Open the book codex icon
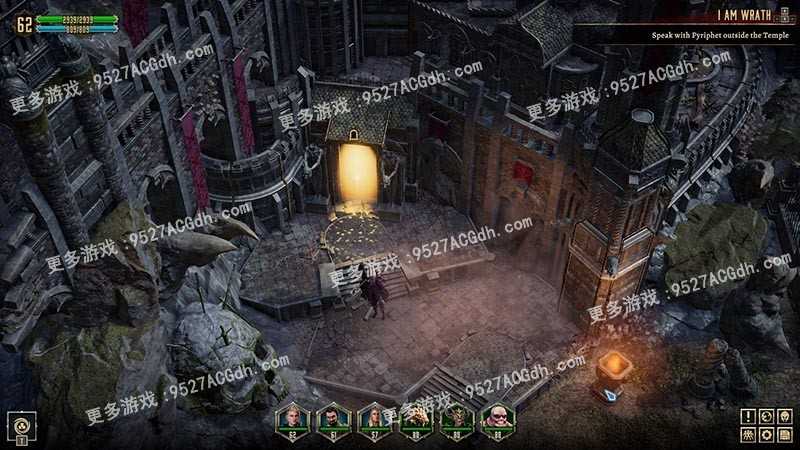 pos(784,434)
